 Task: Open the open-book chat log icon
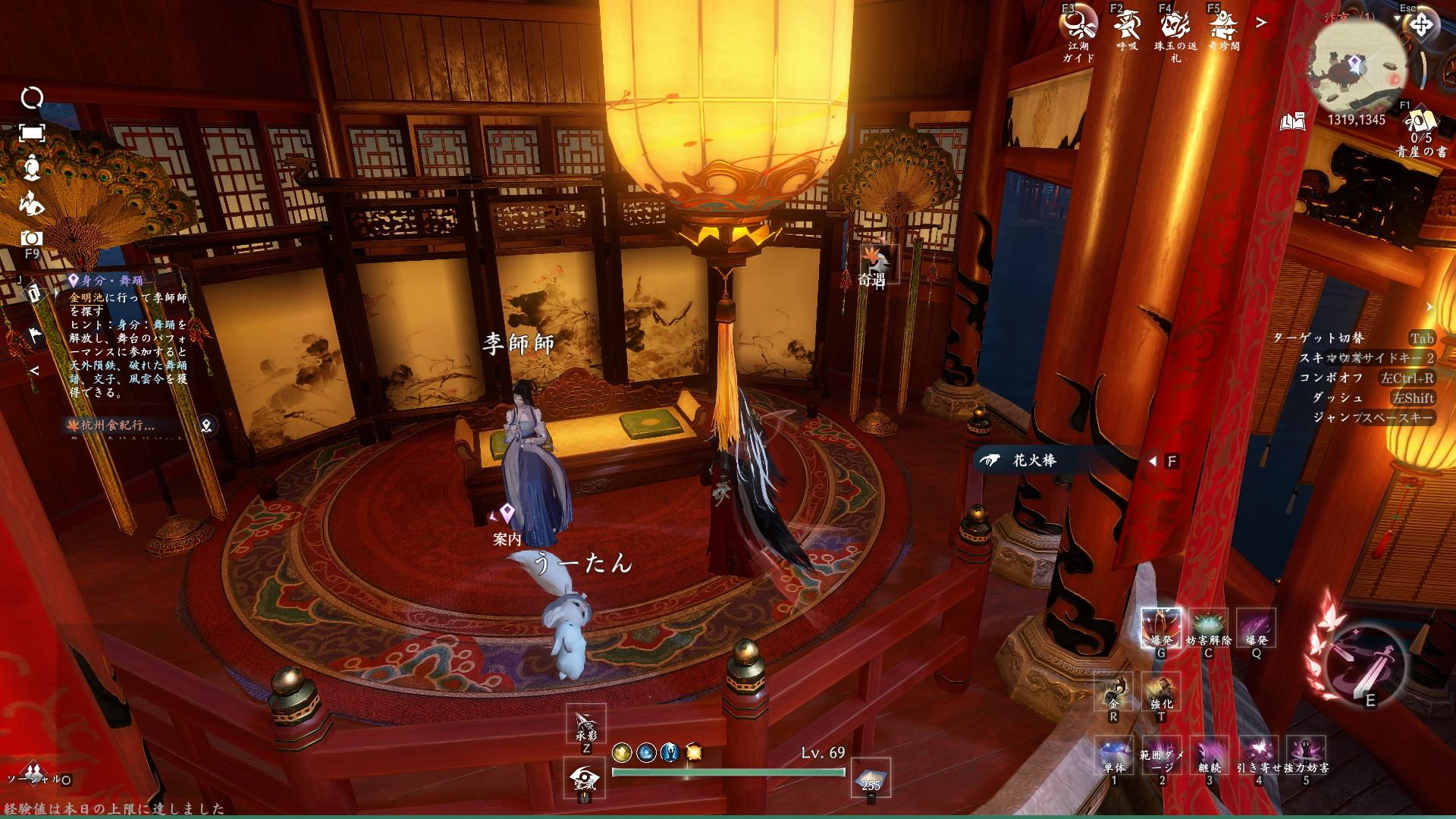pos(1293,121)
